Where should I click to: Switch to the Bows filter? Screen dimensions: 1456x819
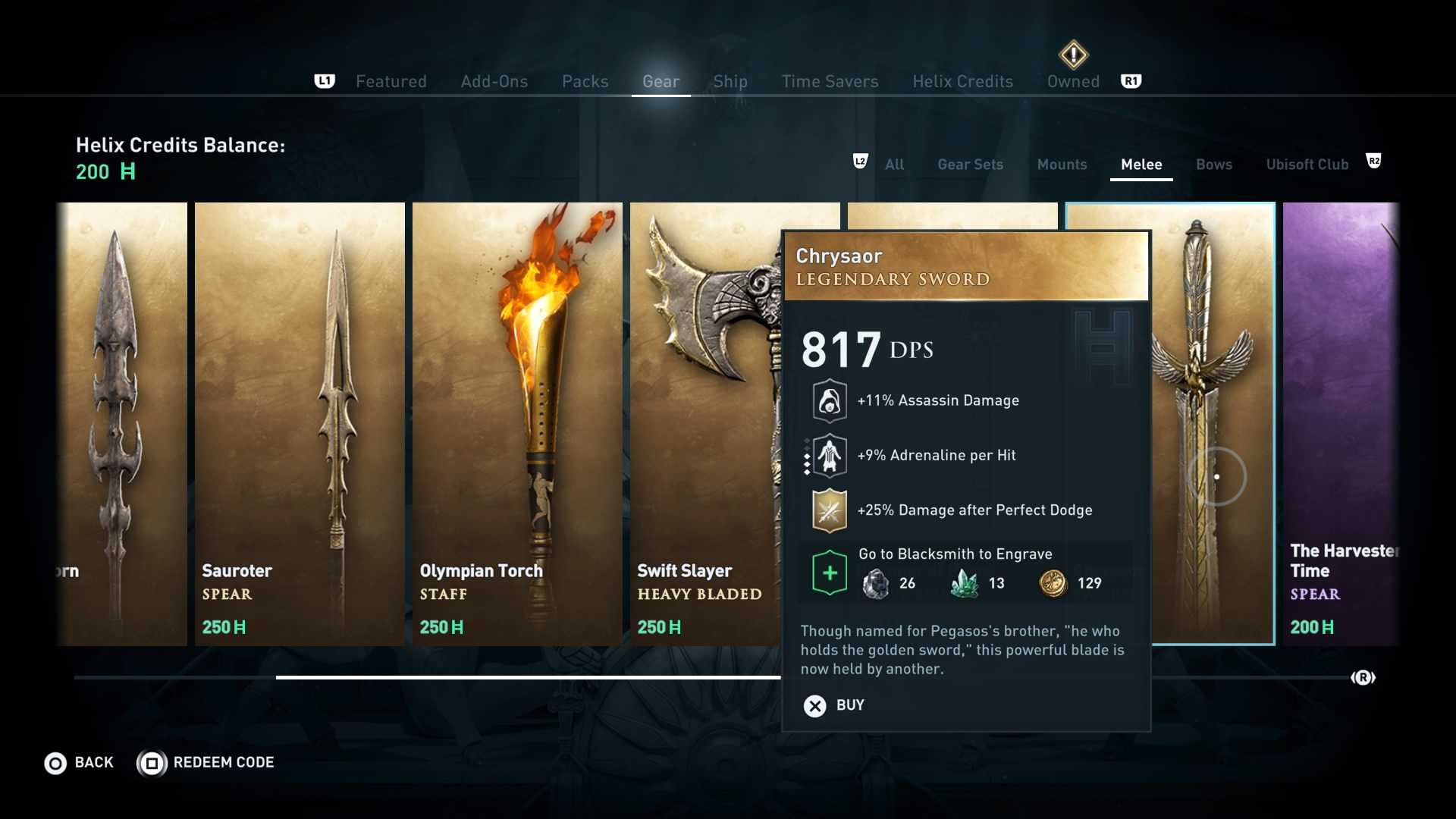pos(1213,165)
